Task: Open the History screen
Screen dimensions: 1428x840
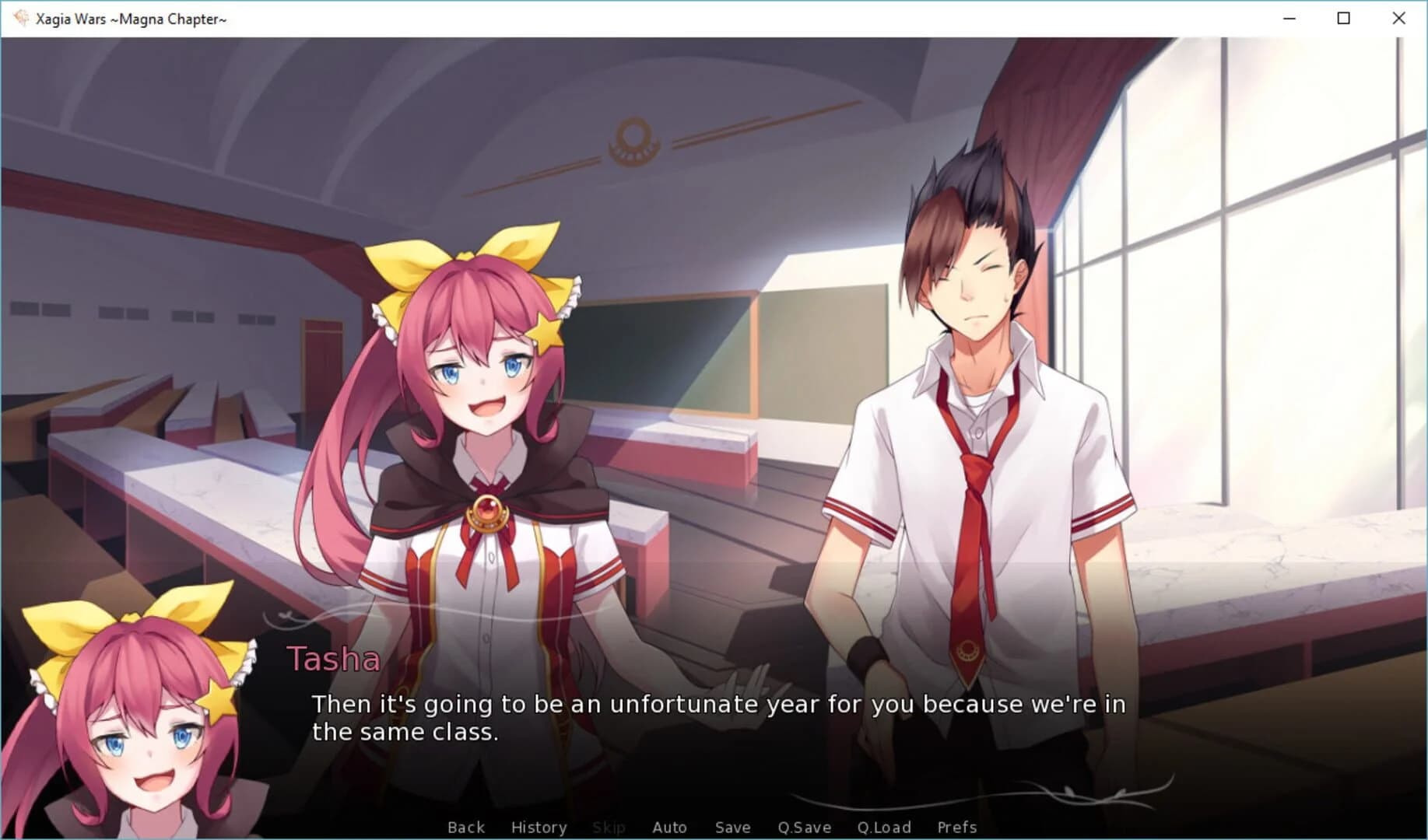Action: point(539,827)
